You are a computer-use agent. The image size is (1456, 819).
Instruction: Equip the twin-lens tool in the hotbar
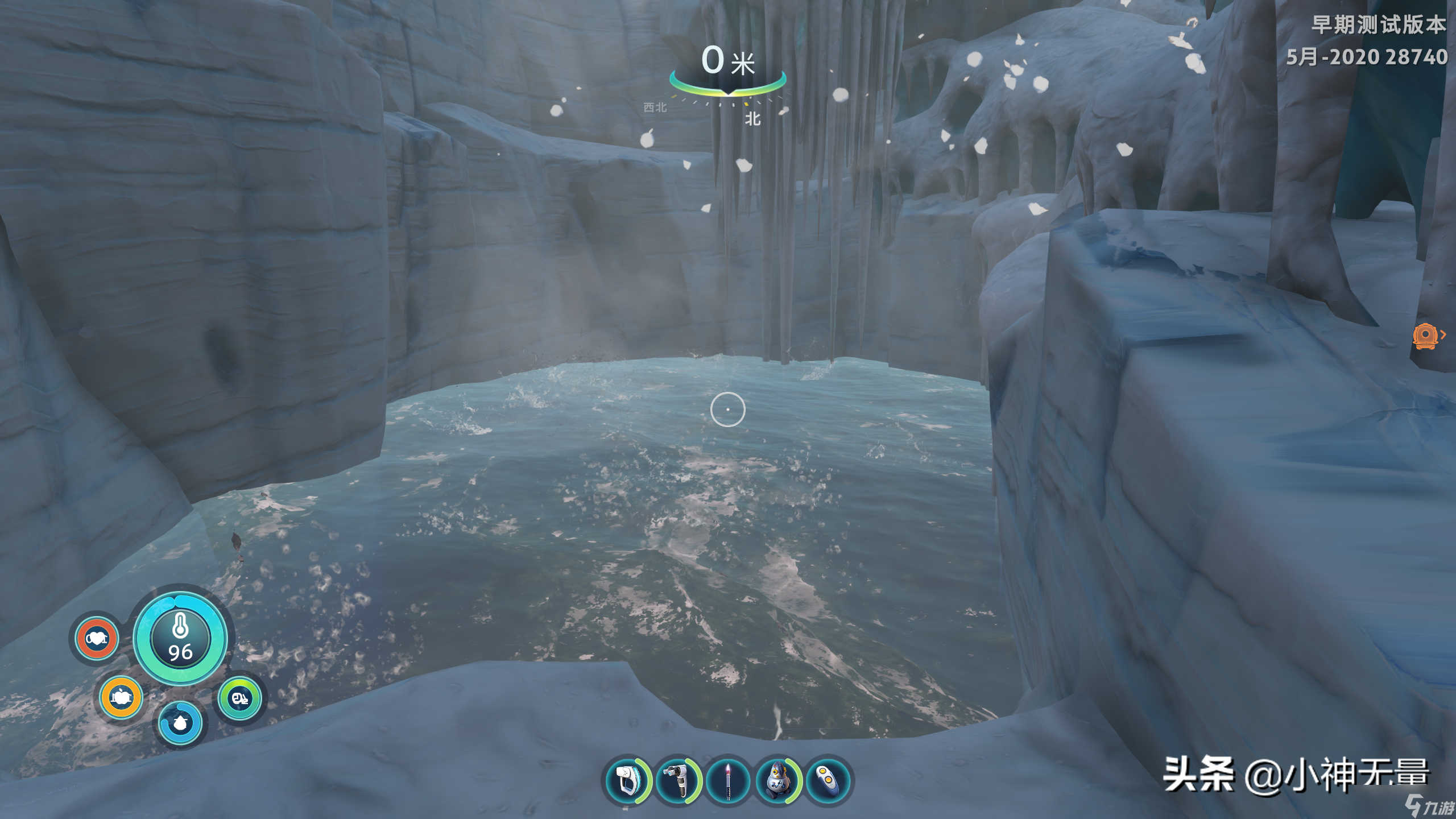pyautogui.click(x=678, y=780)
